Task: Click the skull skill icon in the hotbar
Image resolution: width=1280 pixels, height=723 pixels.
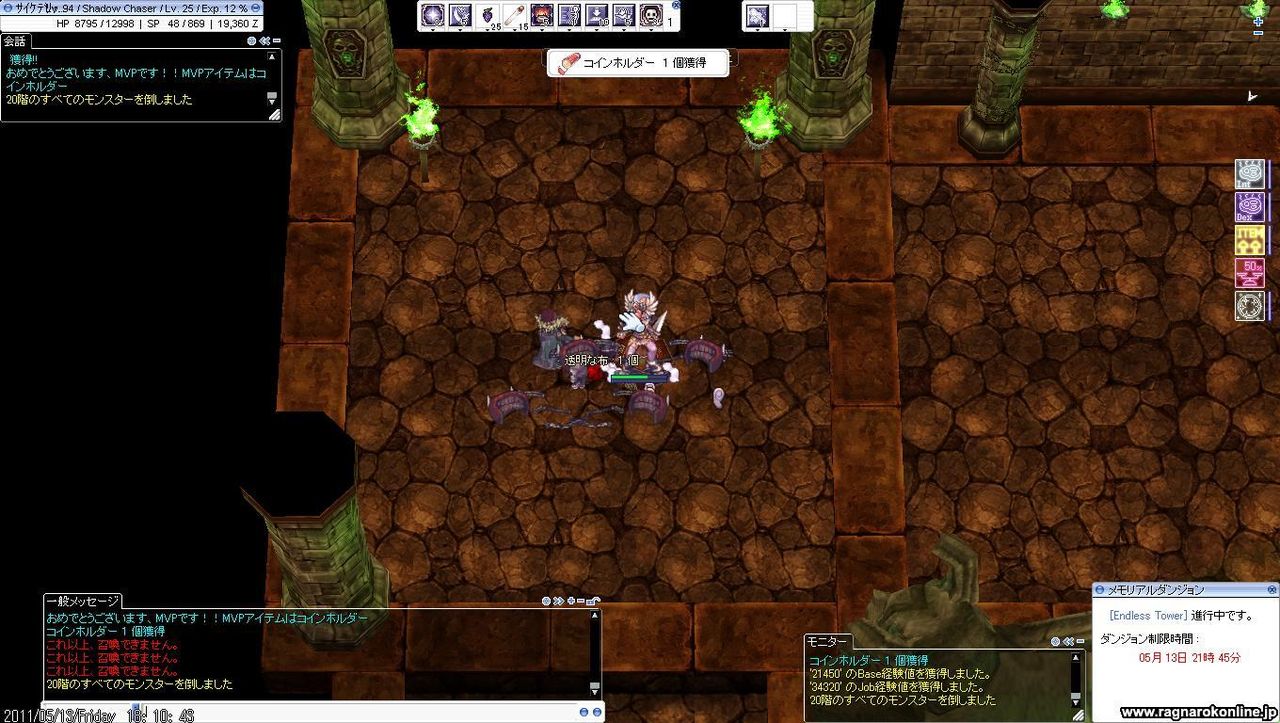Action: (650, 15)
